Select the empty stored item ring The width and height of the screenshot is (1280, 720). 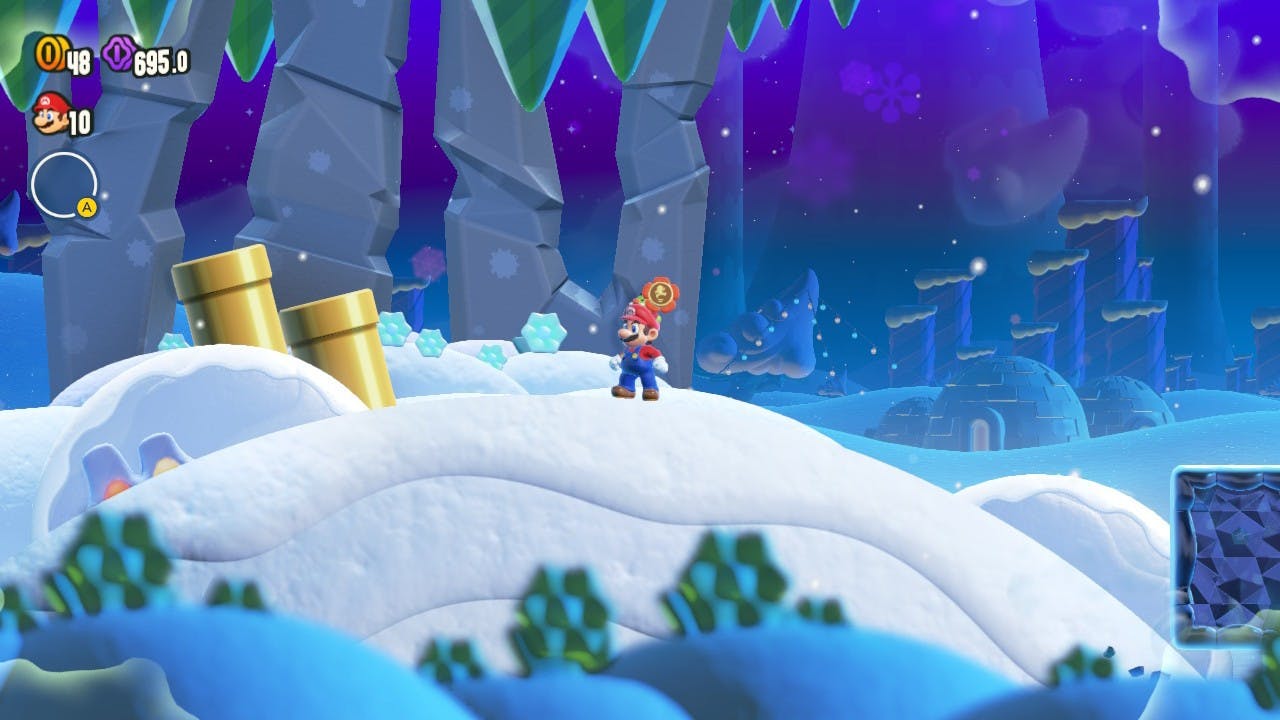pos(63,185)
